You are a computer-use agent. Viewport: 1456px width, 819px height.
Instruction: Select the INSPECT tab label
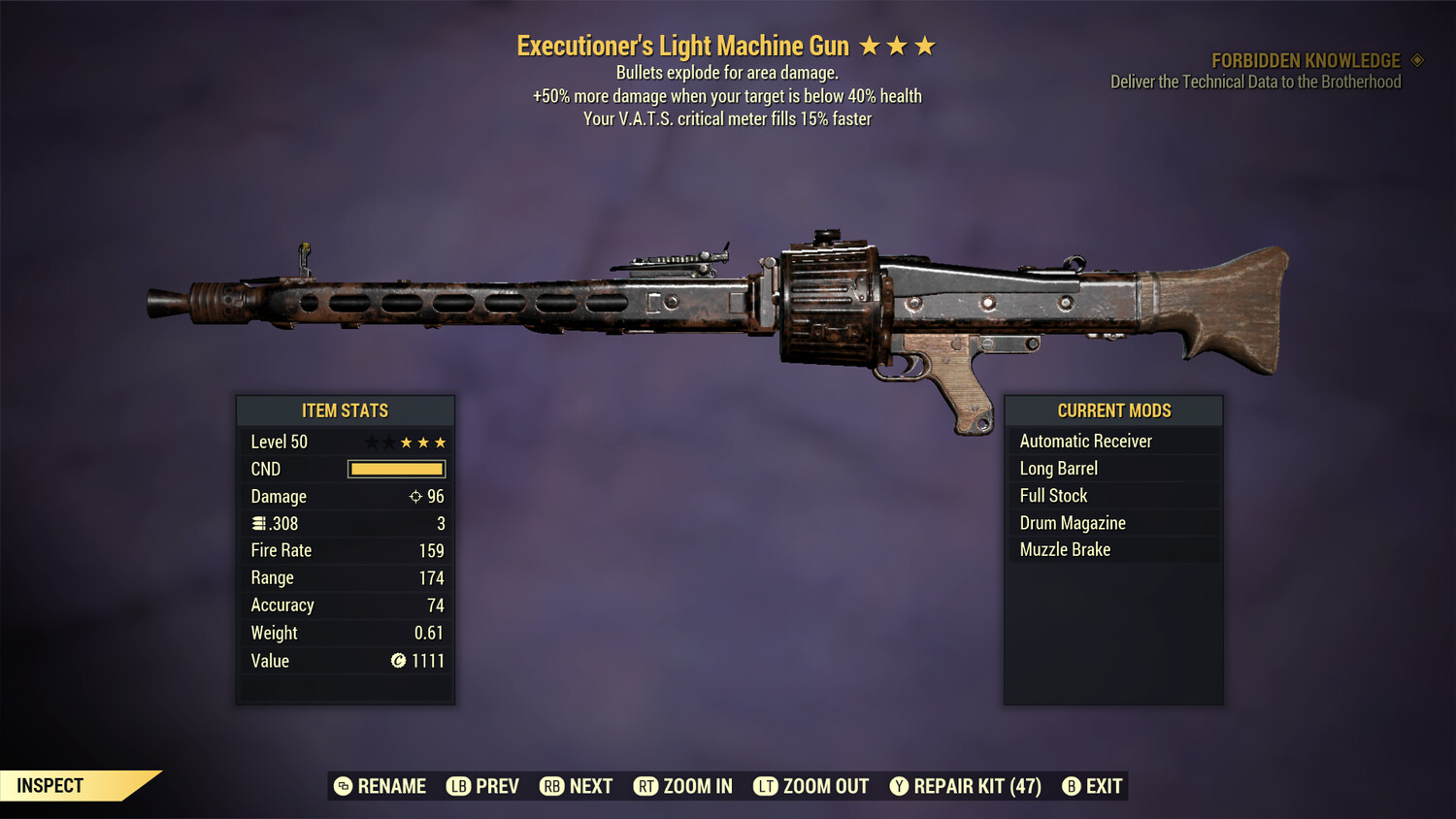pyautogui.click(x=50, y=785)
